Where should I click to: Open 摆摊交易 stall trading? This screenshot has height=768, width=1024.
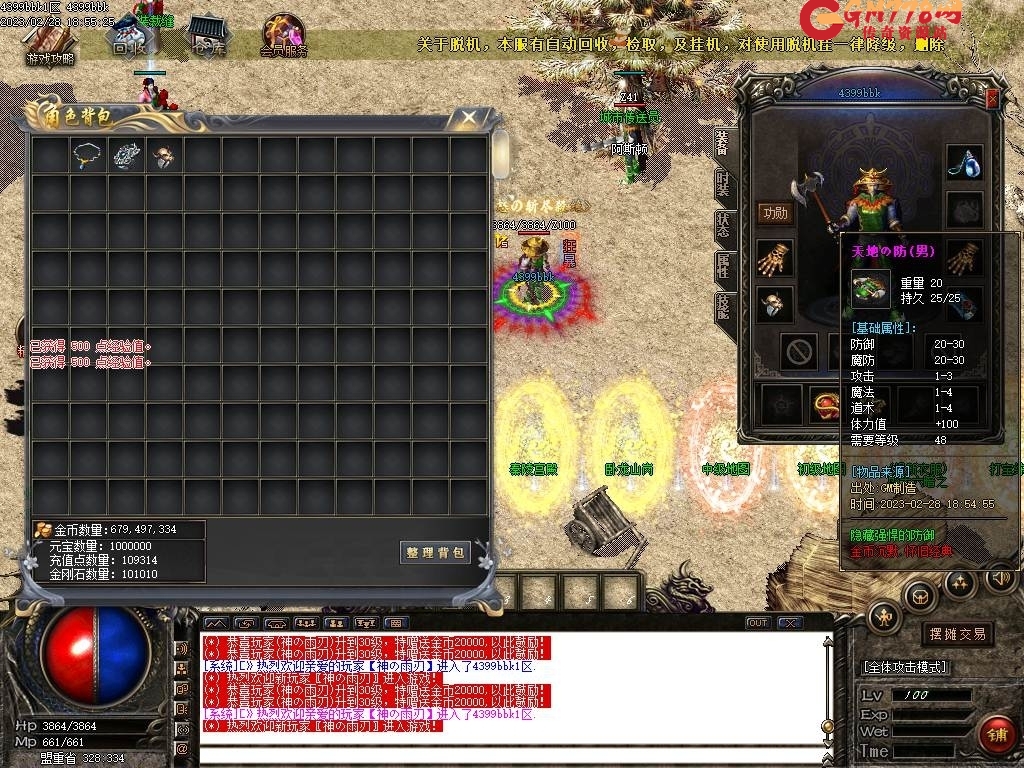[x=957, y=634]
